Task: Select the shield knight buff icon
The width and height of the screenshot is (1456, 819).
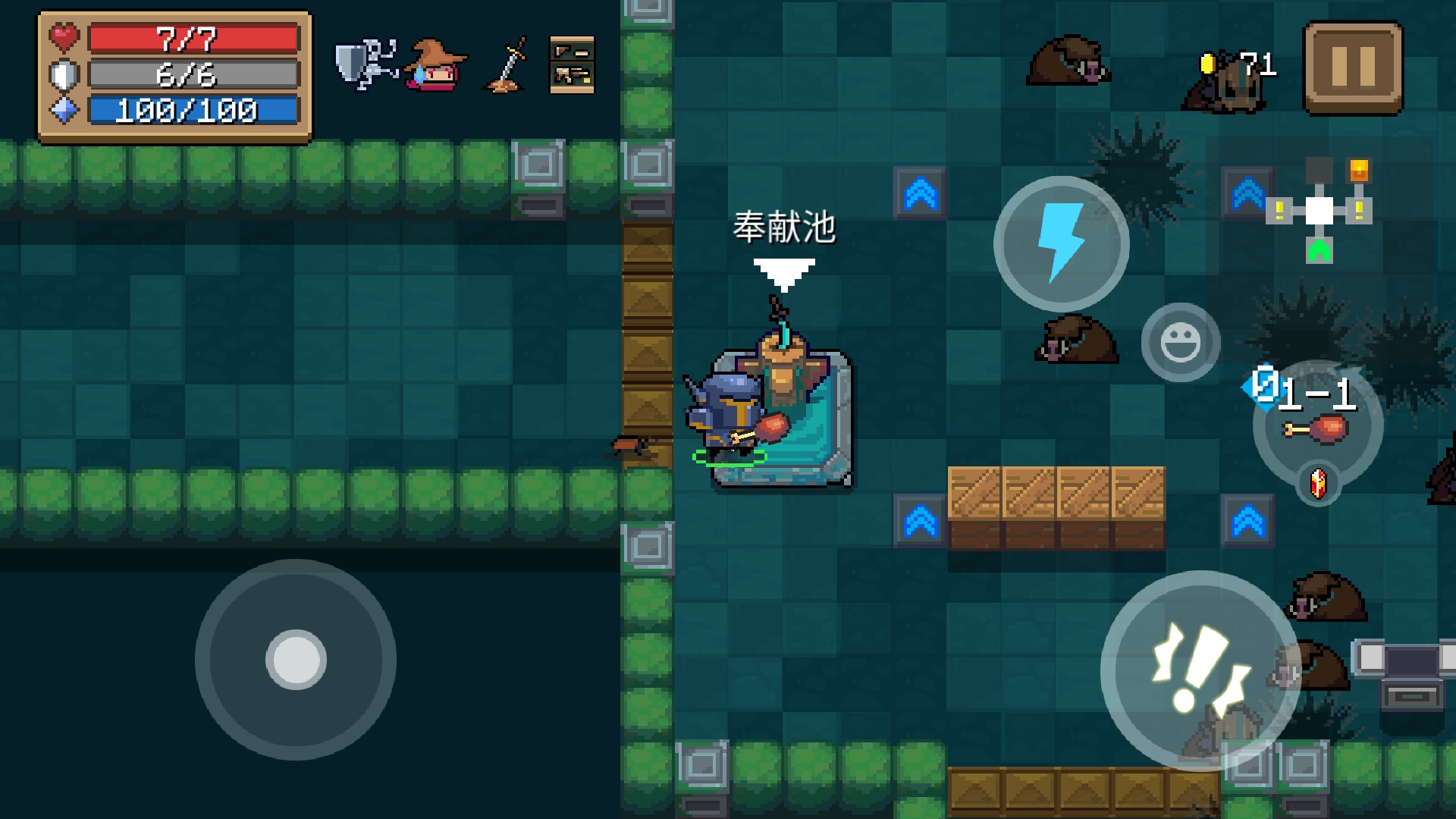Action: point(366,64)
